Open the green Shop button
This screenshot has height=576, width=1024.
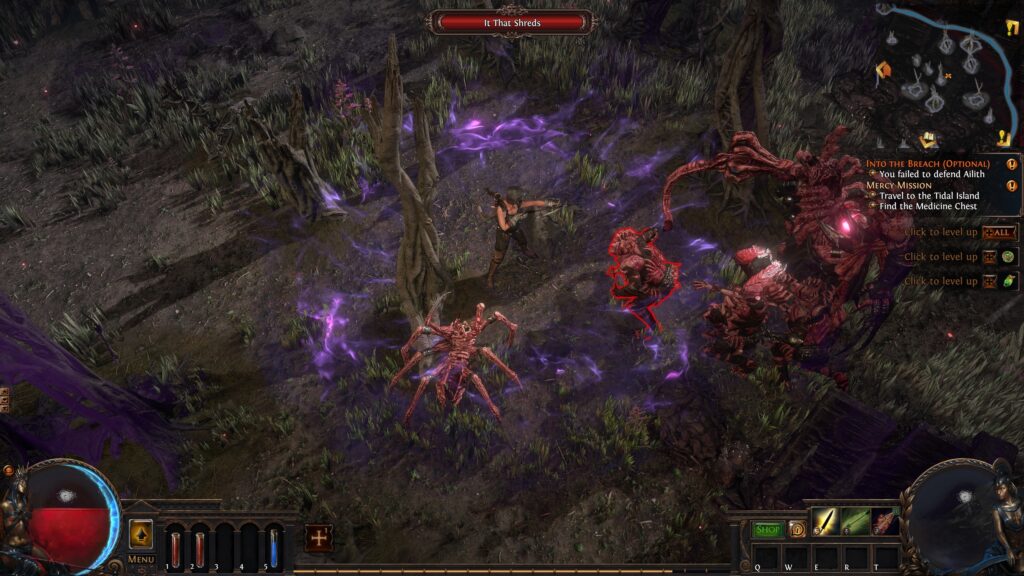click(x=768, y=529)
